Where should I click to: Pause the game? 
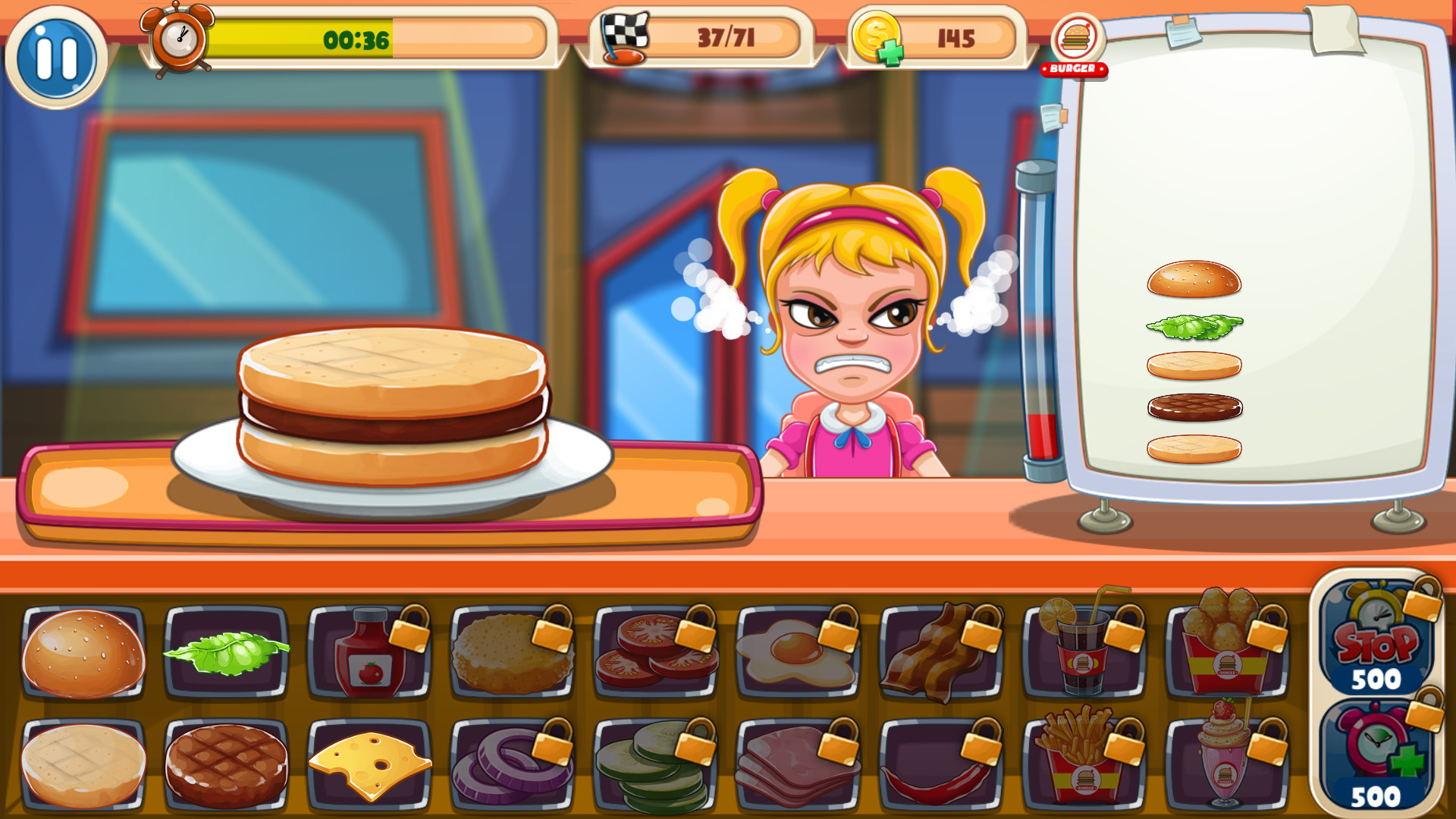tap(57, 57)
